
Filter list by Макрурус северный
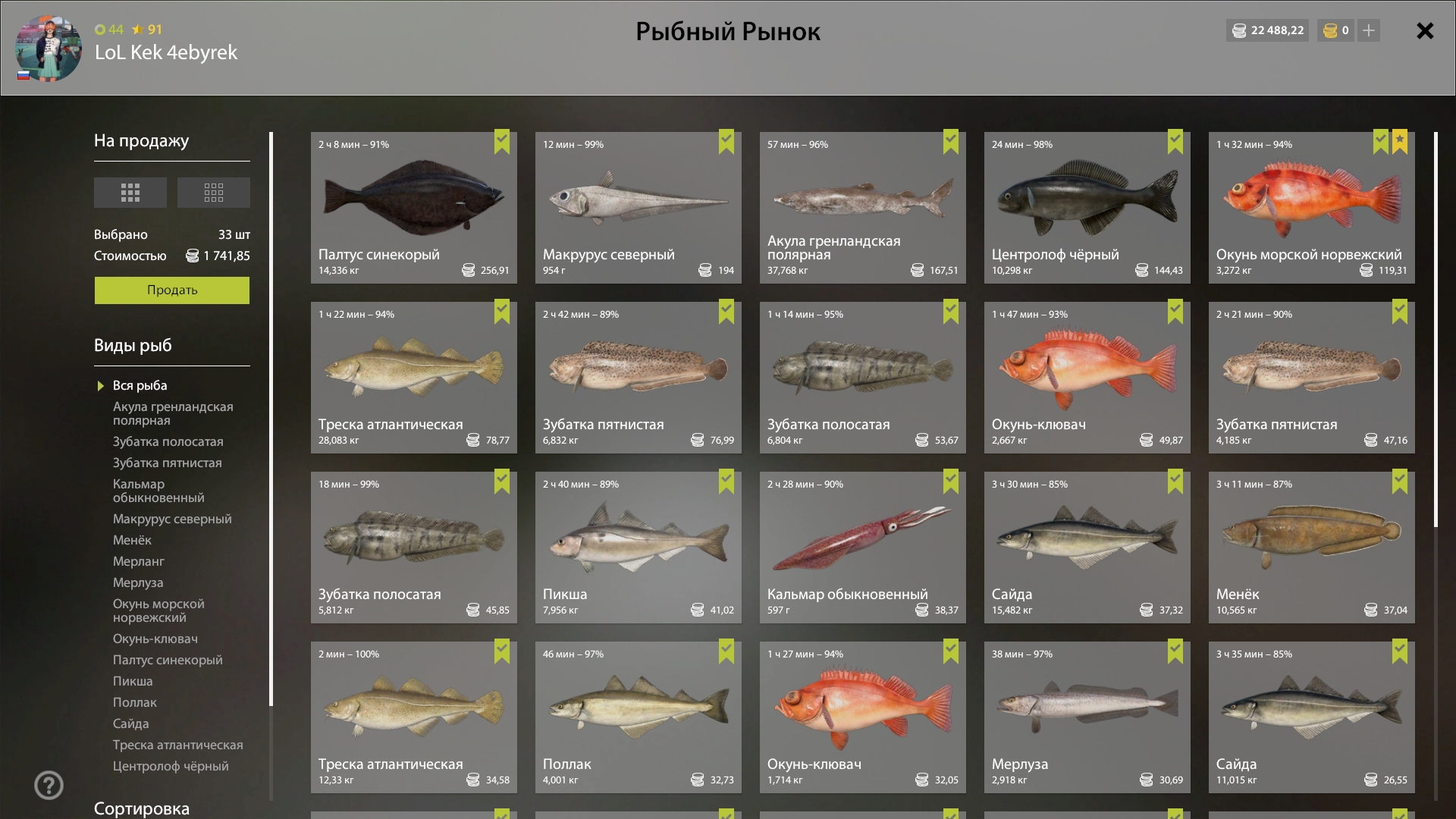pyautogui.click(x=172, y=519)
